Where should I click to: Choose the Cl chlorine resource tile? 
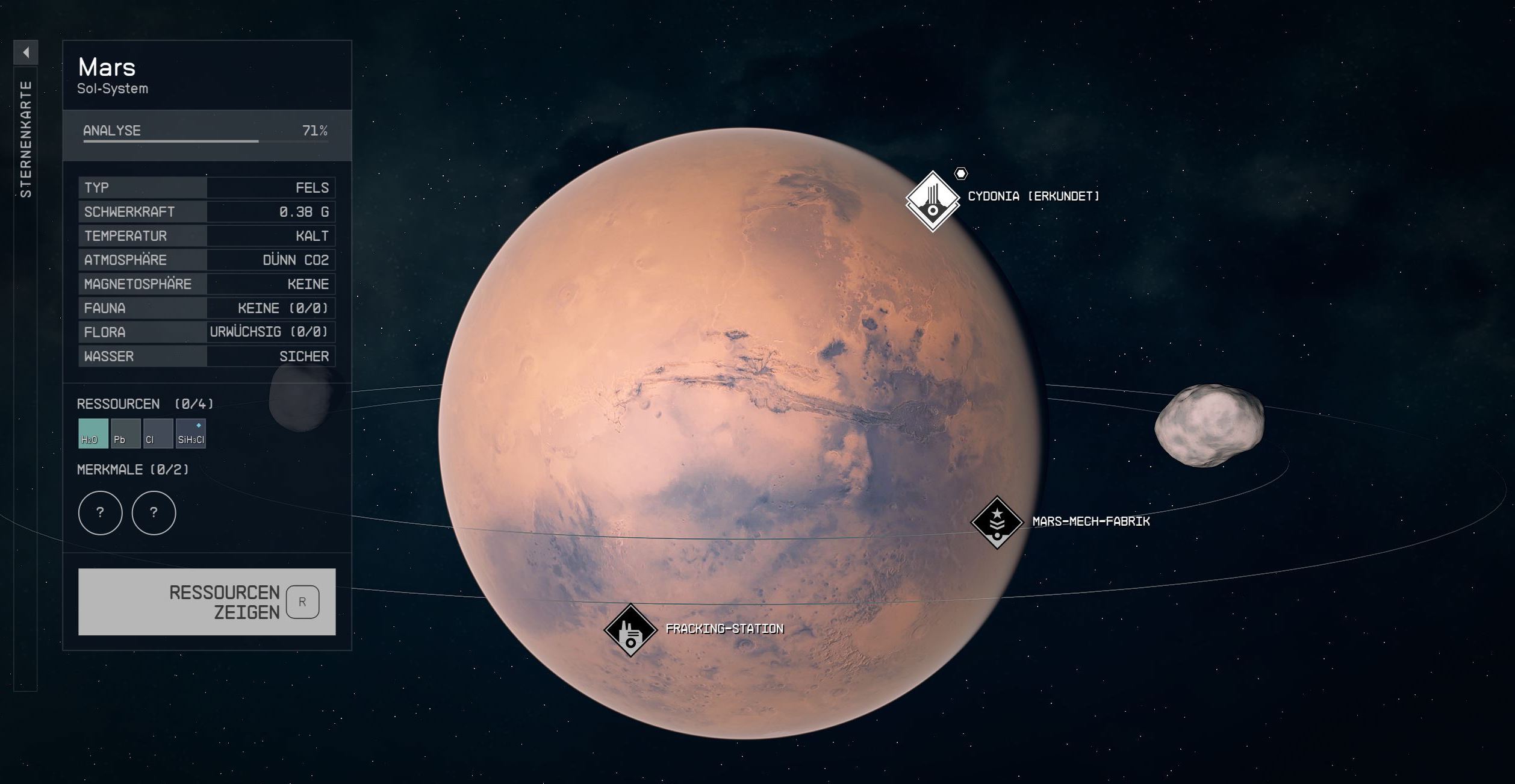coord(158,434)
